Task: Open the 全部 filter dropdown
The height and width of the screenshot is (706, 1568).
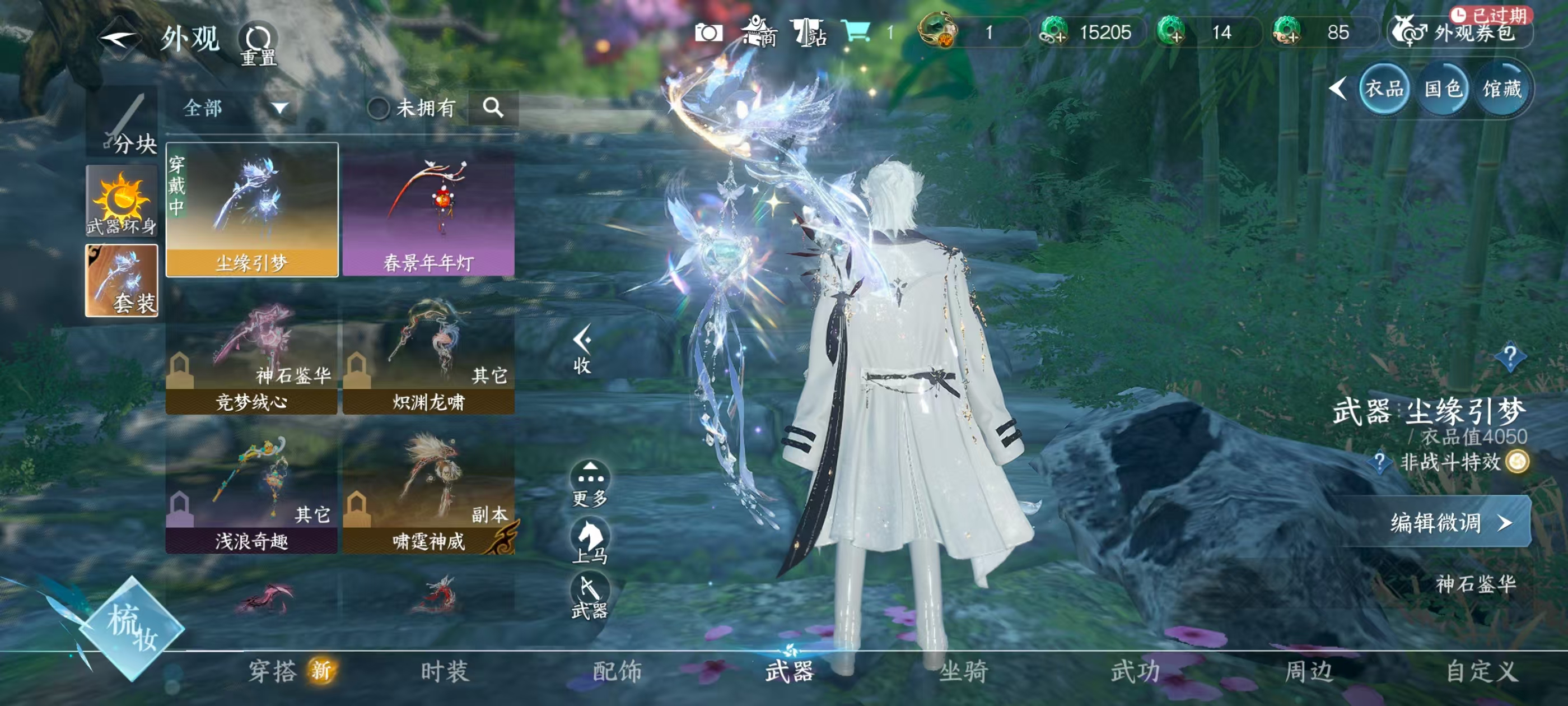Action: pos(231,109)
